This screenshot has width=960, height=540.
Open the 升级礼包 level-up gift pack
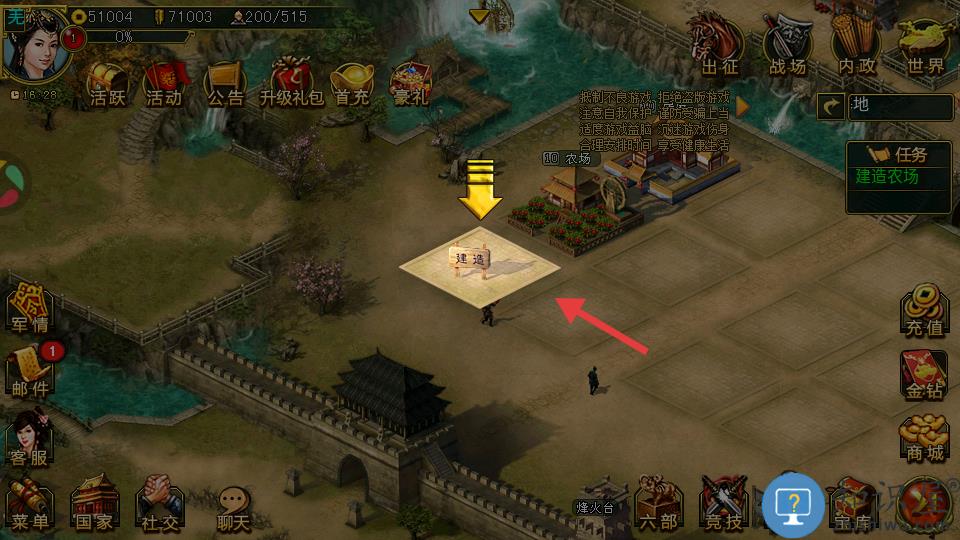tap(291, 82)
